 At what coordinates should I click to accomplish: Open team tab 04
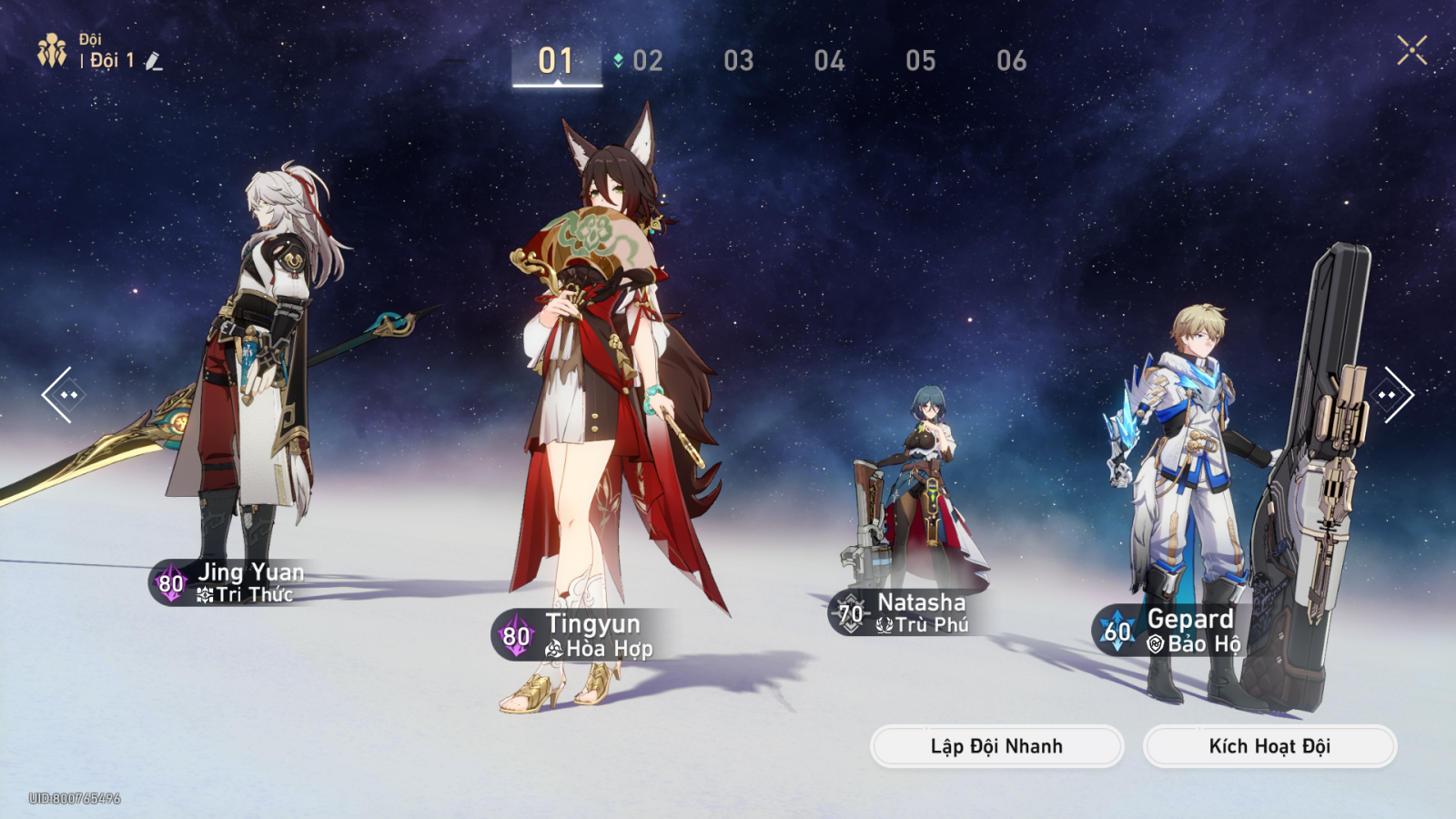(x=829, y=61)
